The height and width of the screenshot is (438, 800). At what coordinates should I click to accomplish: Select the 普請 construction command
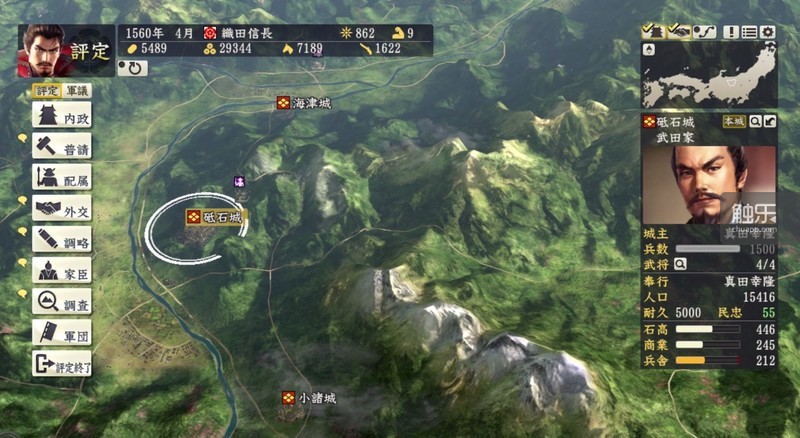[62, 146]
